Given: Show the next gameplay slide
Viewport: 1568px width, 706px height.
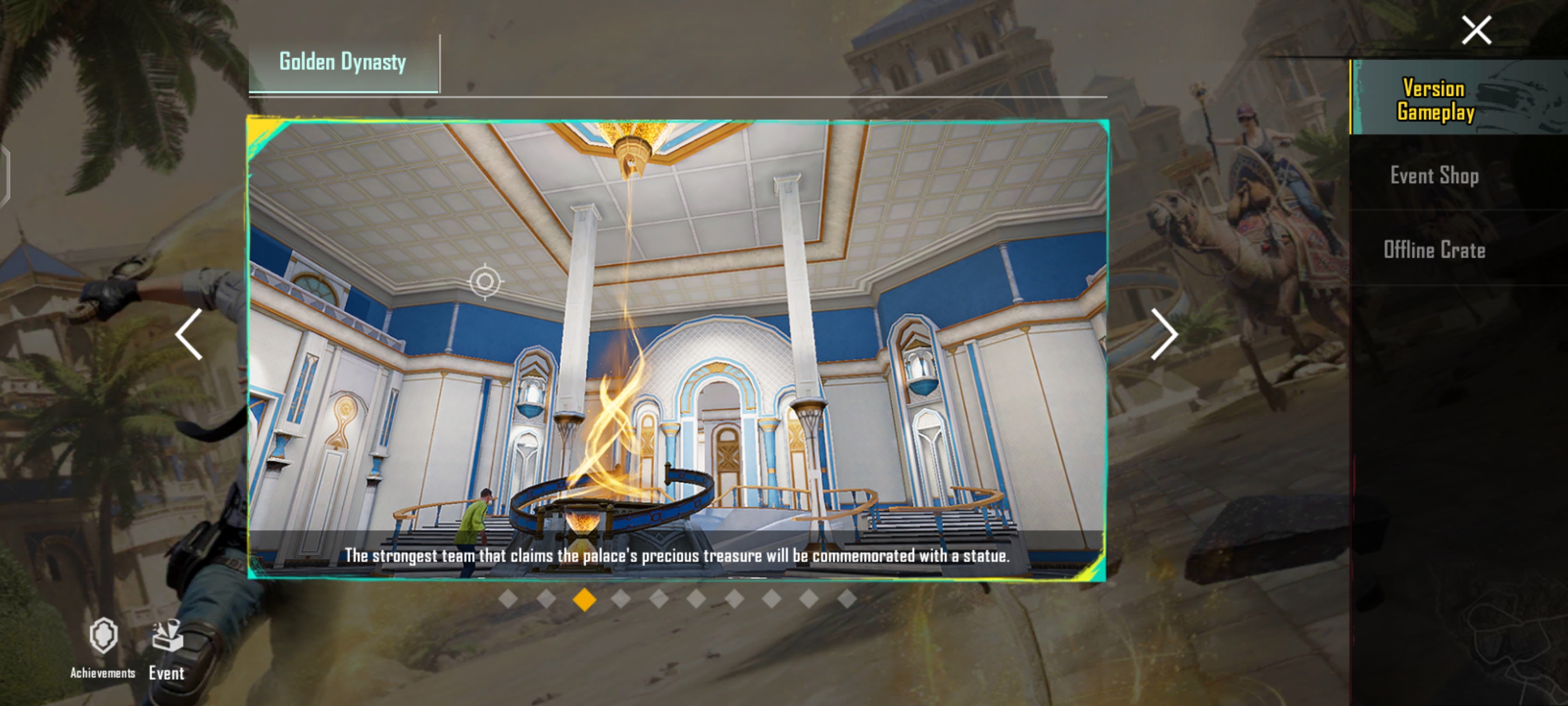Looking at the screenshot, I should click(x=1164, y=334).
